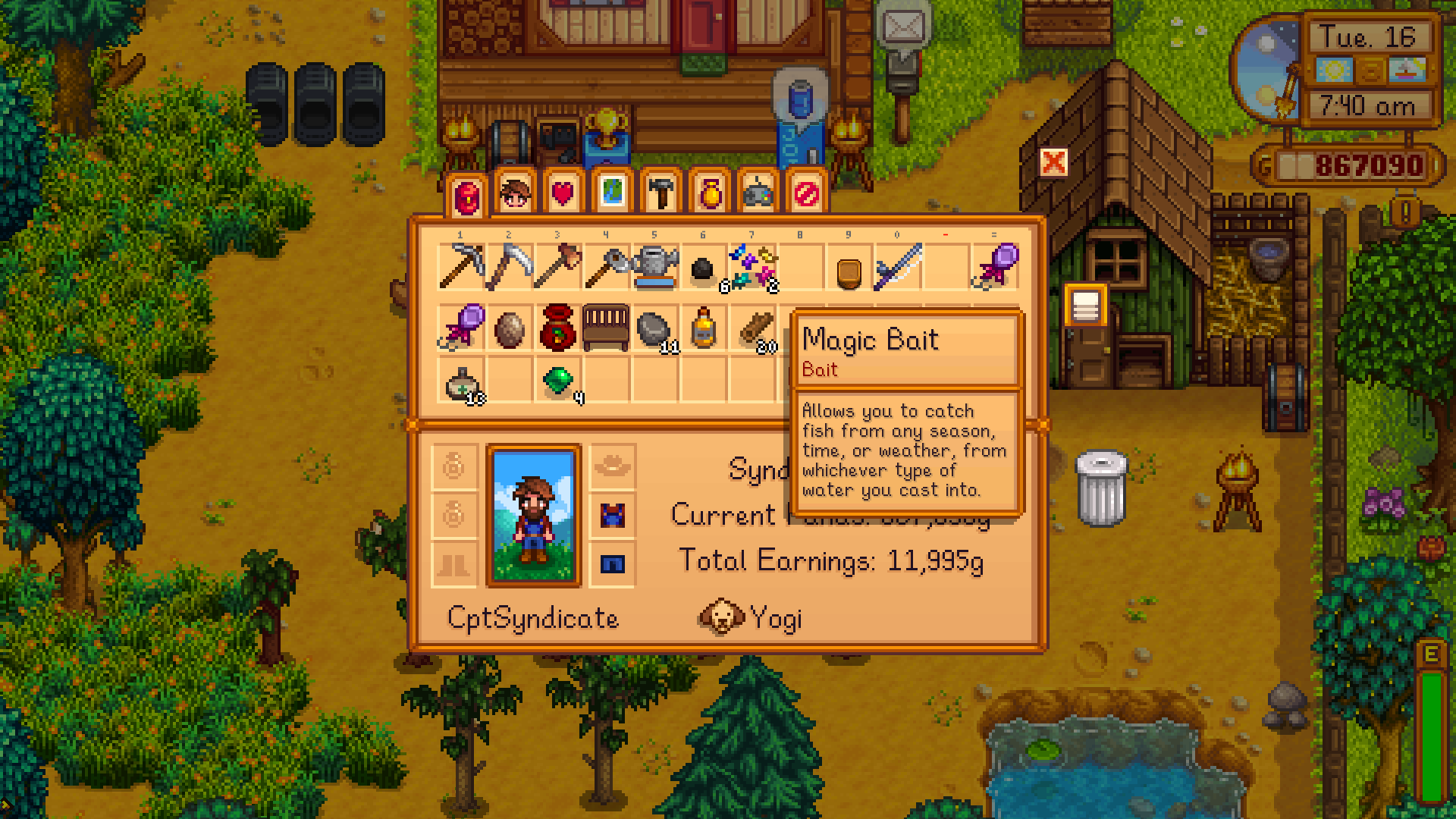Open the Map using the globe icon

point(613,193)
